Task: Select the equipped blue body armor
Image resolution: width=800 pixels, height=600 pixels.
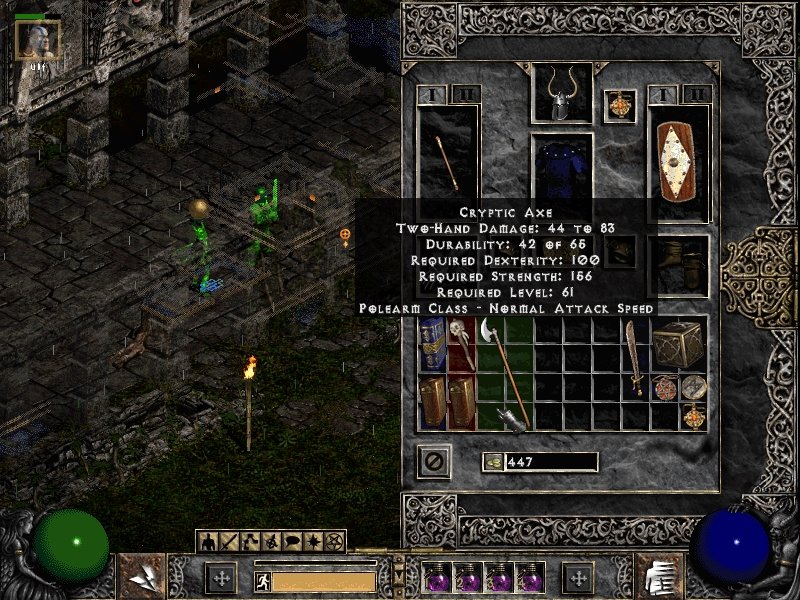Action: (561, 170)
